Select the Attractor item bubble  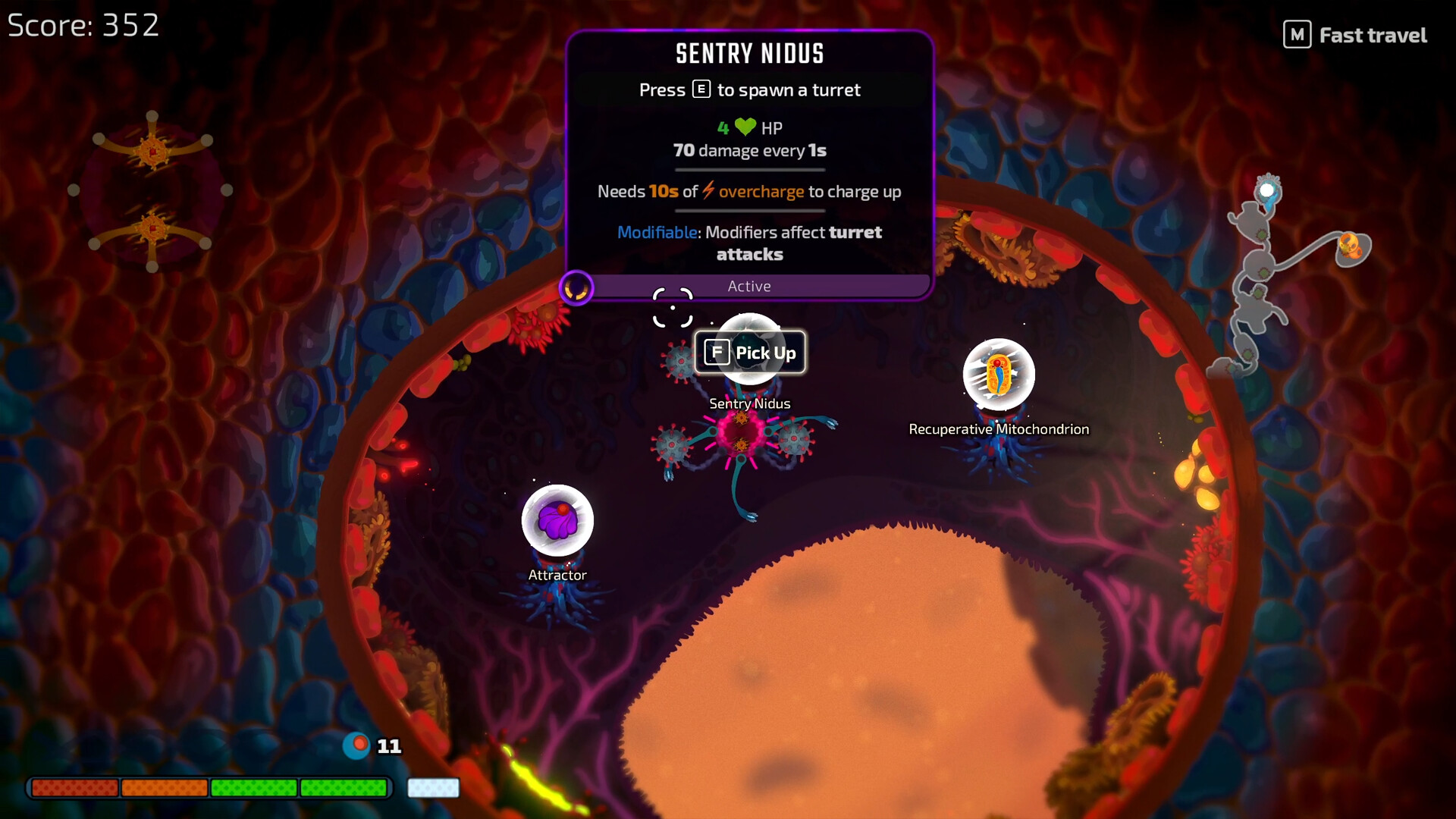point(557,521)
